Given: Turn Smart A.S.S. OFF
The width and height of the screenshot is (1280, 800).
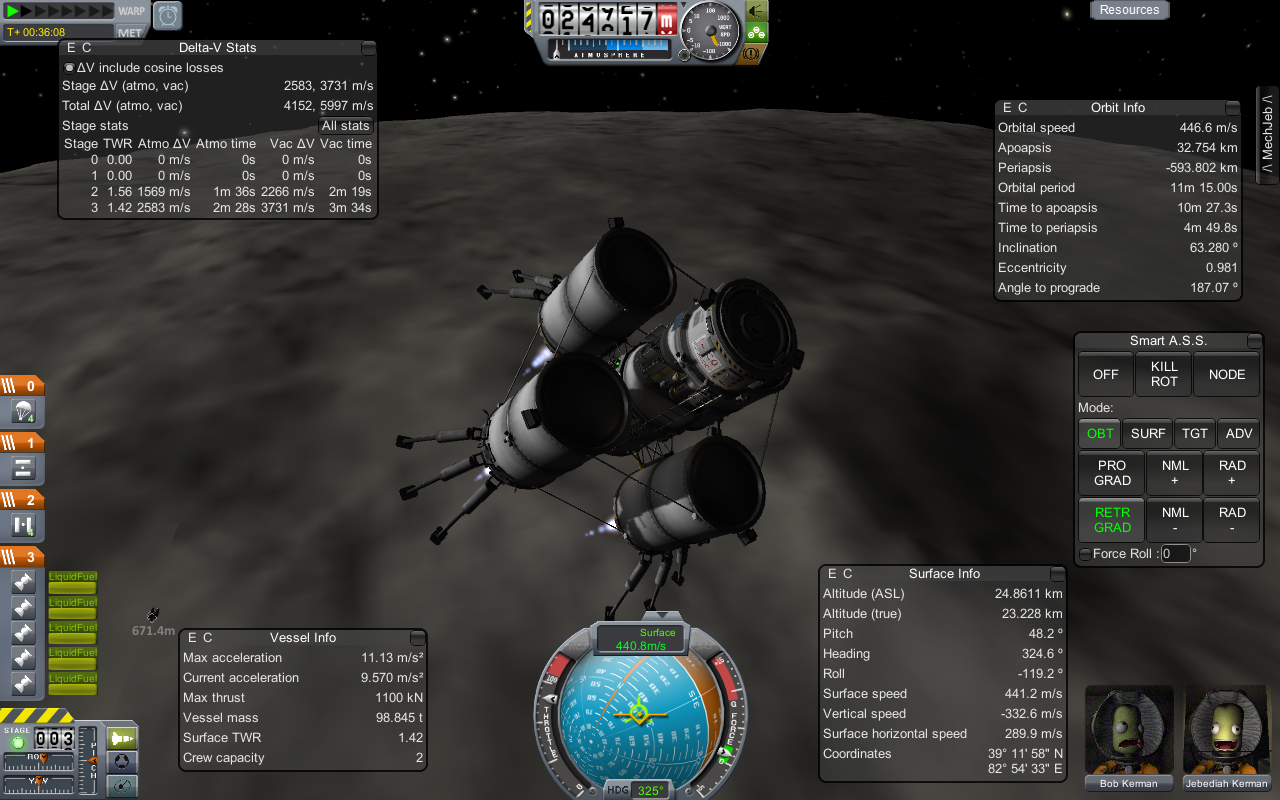Looking at the screenshot, I should (x=1105, y=374).
